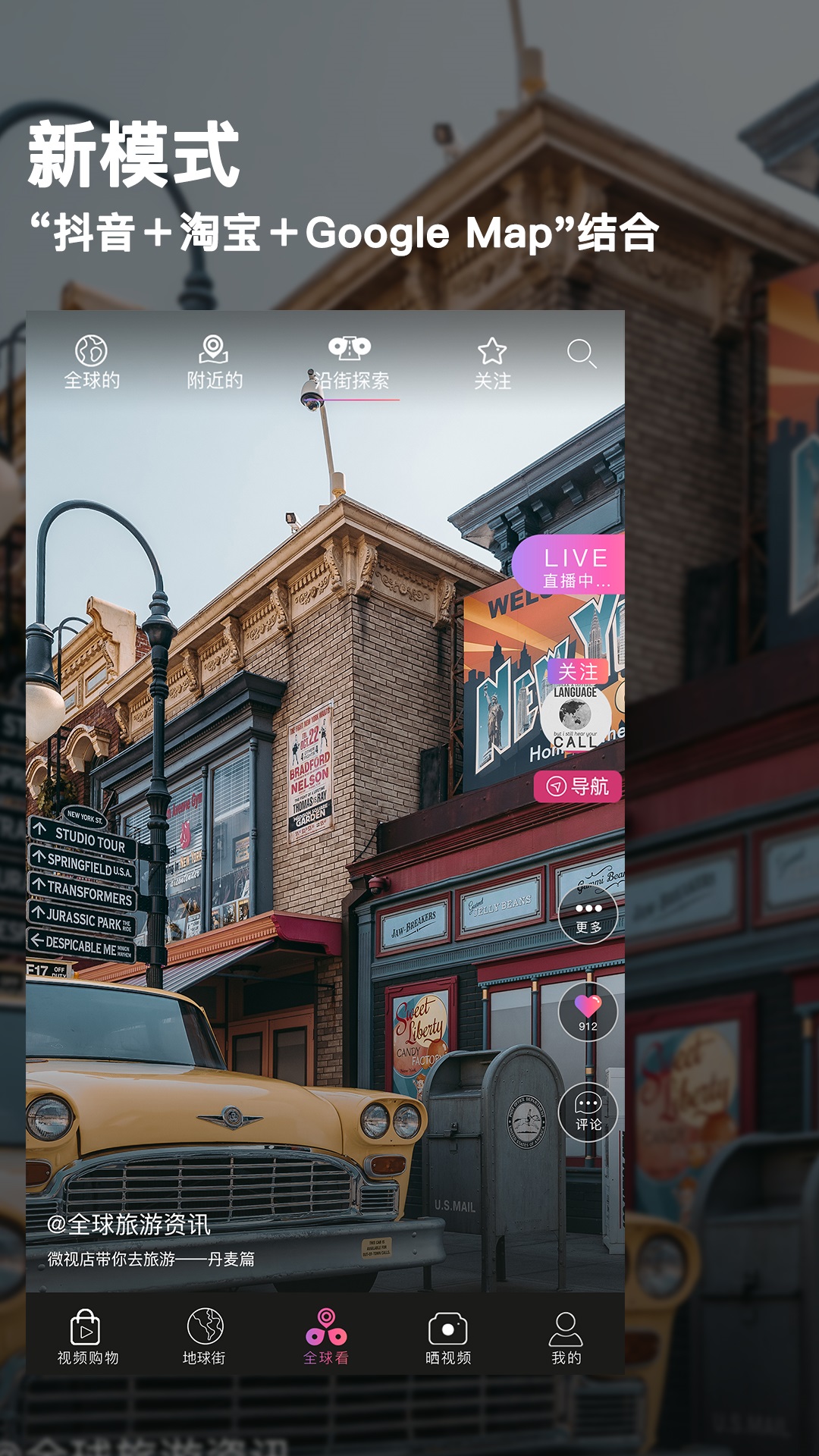Viewport: 819px width, 1456px height.
Task: Open the 更多 more options button
Action: (588, 915)
